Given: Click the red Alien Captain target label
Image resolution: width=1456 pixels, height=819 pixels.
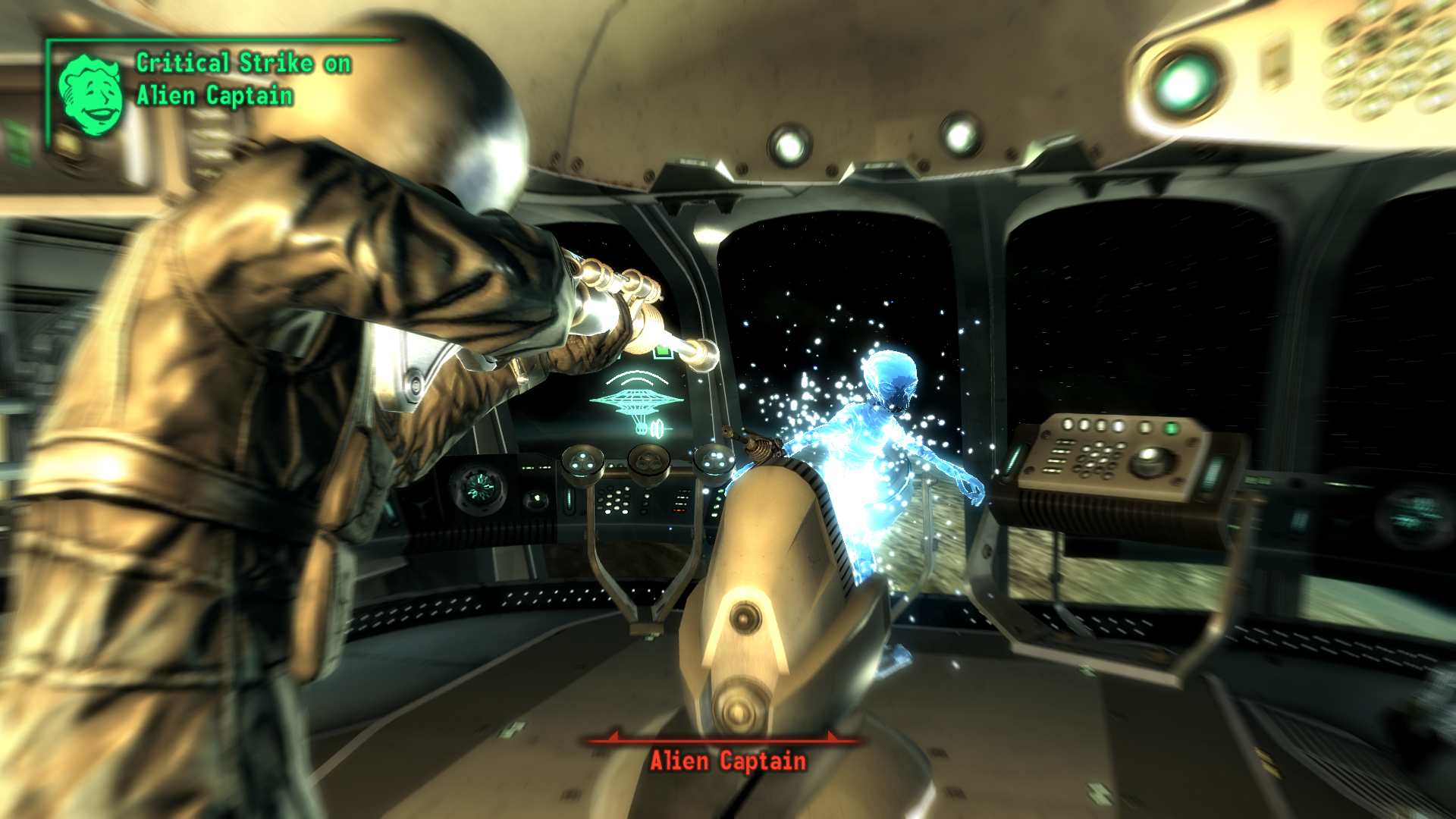Looking at the screenshot, I should click(727, 761).
